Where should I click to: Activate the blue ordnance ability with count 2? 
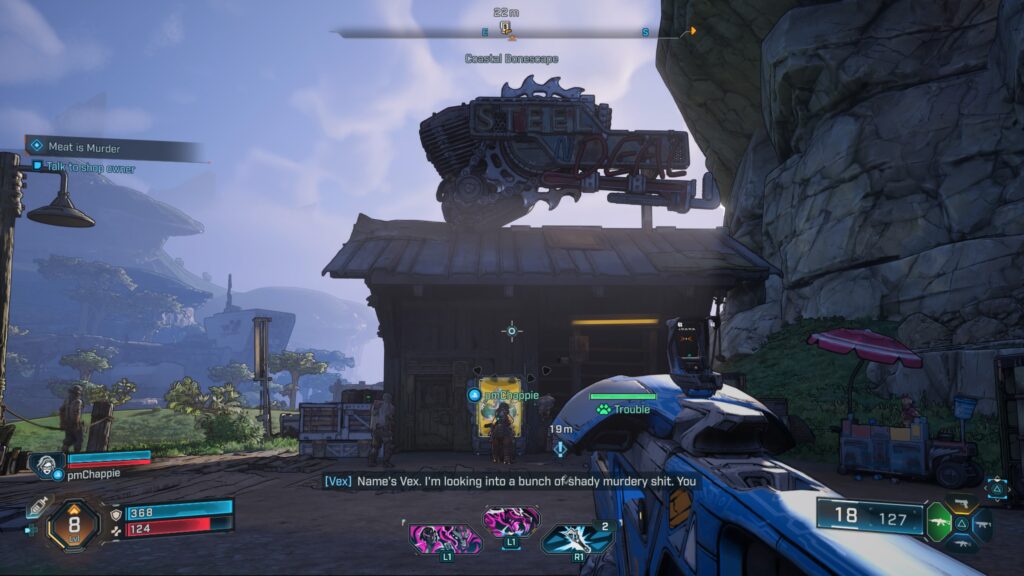coord(577,538)
